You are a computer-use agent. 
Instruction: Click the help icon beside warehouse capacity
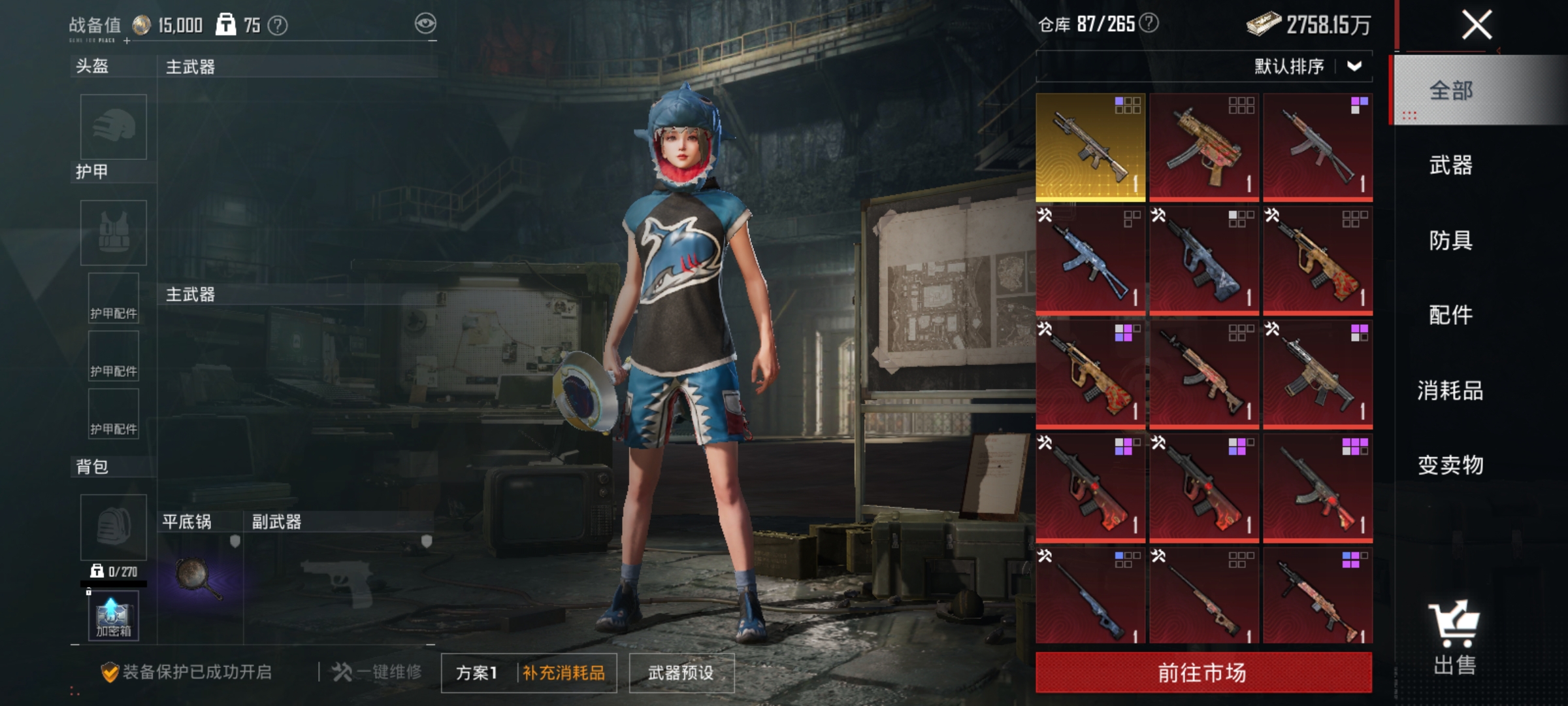1149,24
